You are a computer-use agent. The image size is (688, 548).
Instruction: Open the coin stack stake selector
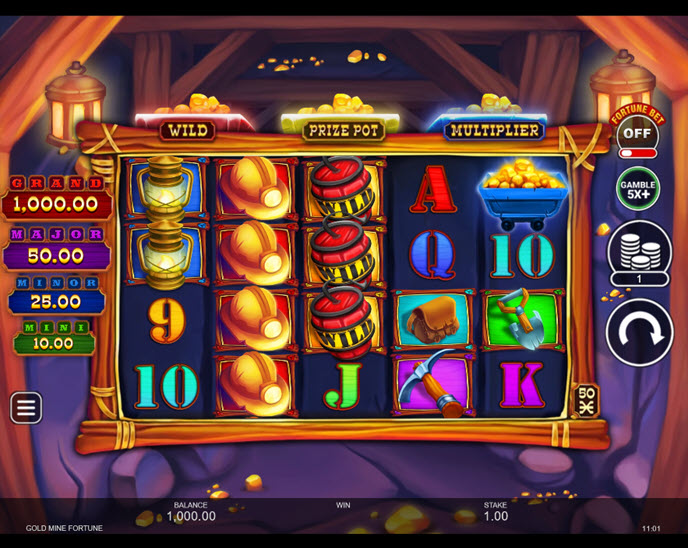pos(639,250)
